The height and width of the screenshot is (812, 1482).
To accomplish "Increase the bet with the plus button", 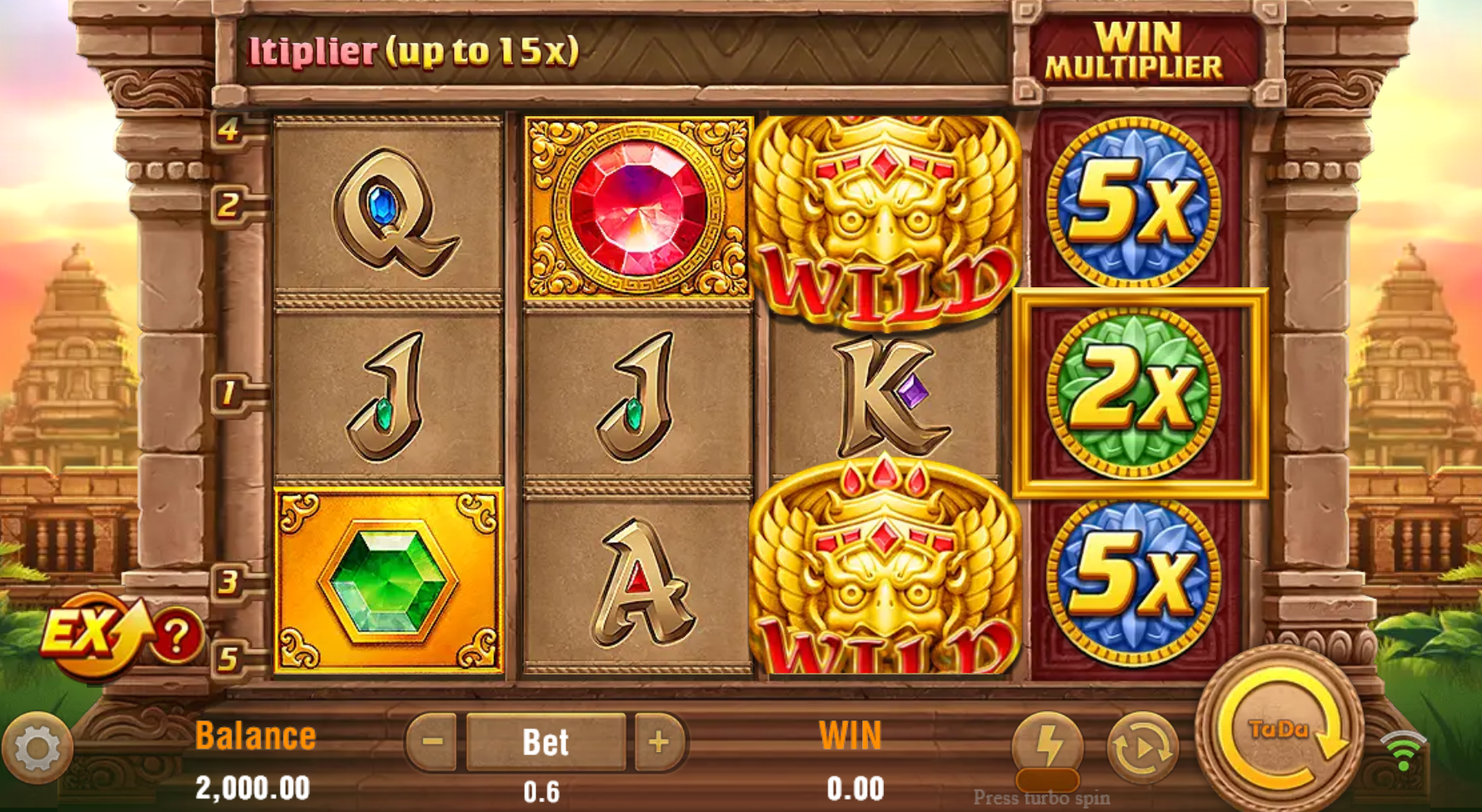I will click(658, 740).
